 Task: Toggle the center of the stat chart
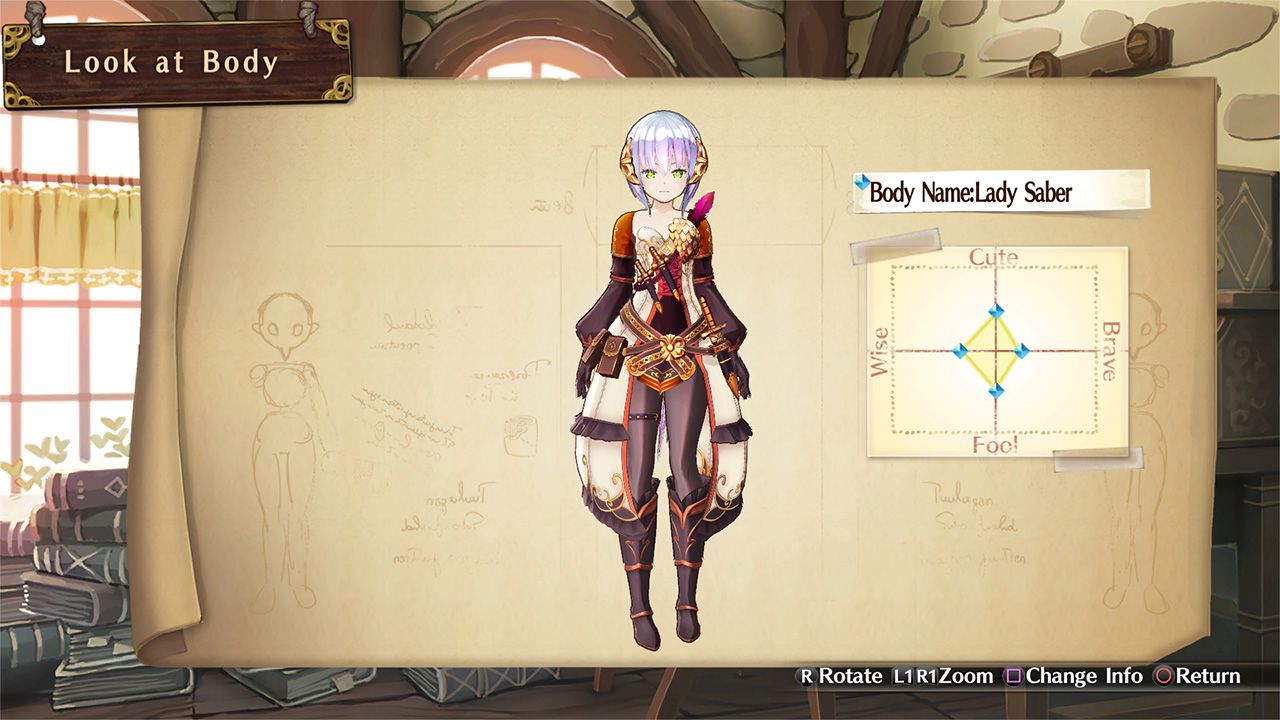coord(997,351)
